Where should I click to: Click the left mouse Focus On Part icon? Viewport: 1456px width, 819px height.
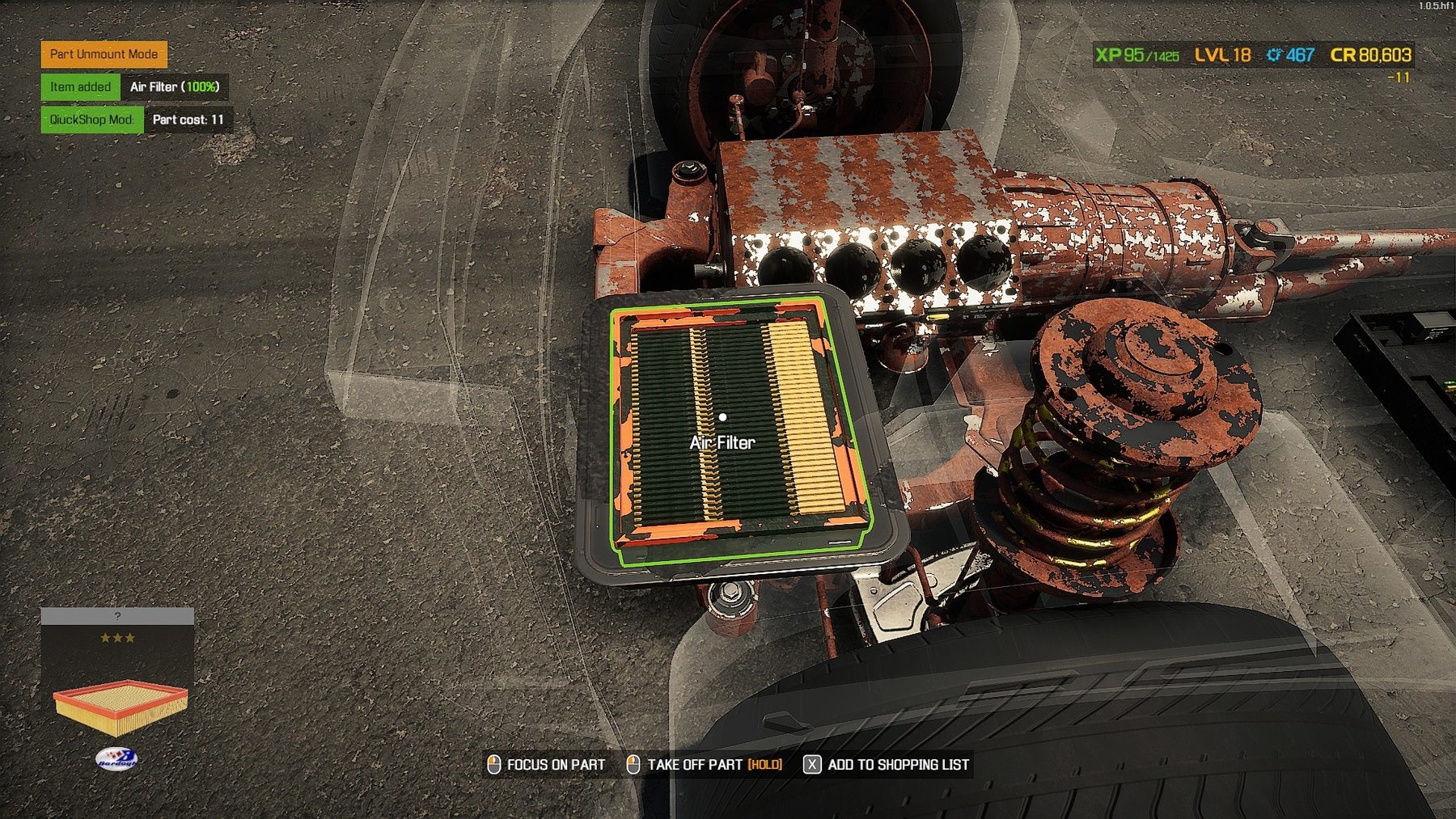(493, 762)
